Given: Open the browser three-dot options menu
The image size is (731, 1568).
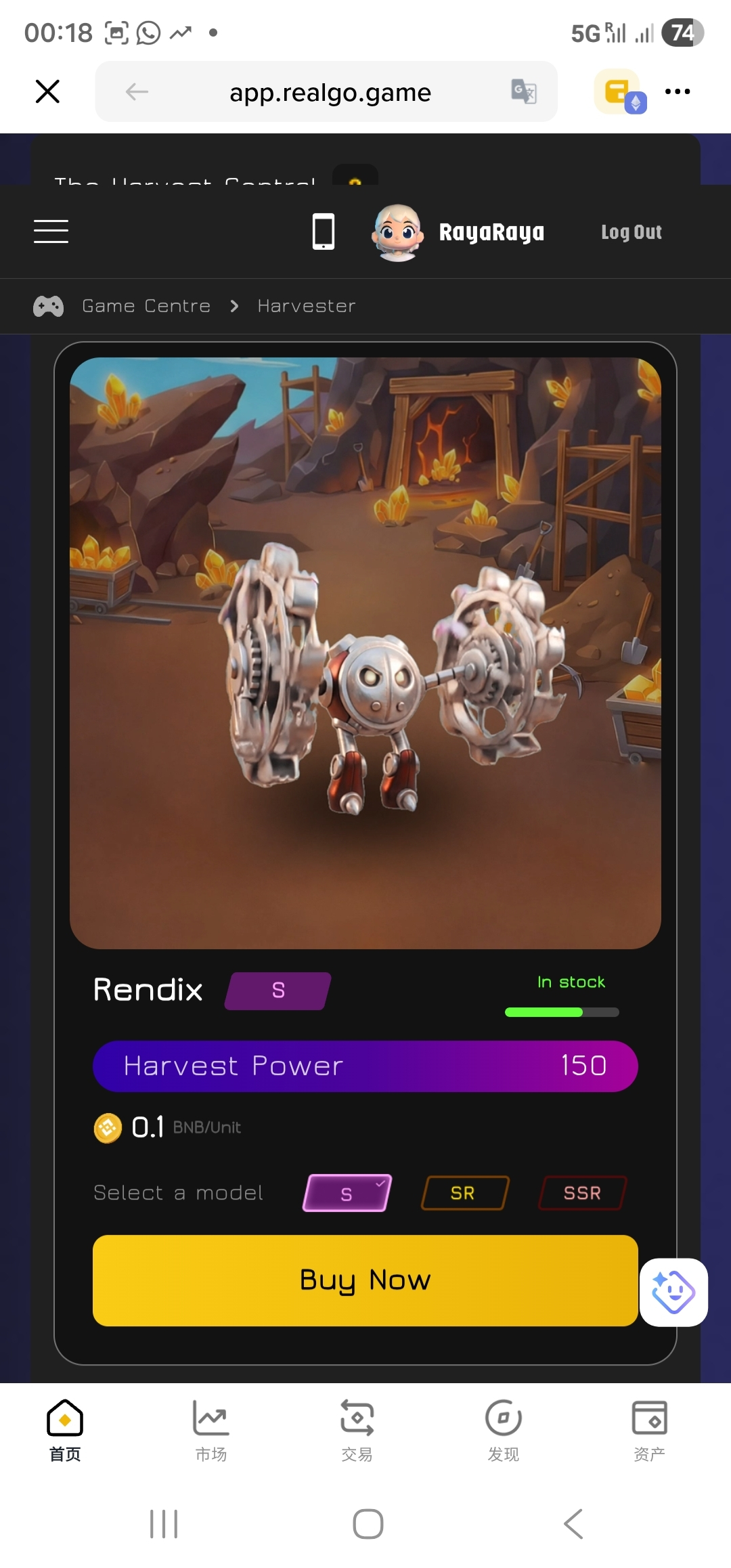Looking at the screenshot, I should [678, 91].
